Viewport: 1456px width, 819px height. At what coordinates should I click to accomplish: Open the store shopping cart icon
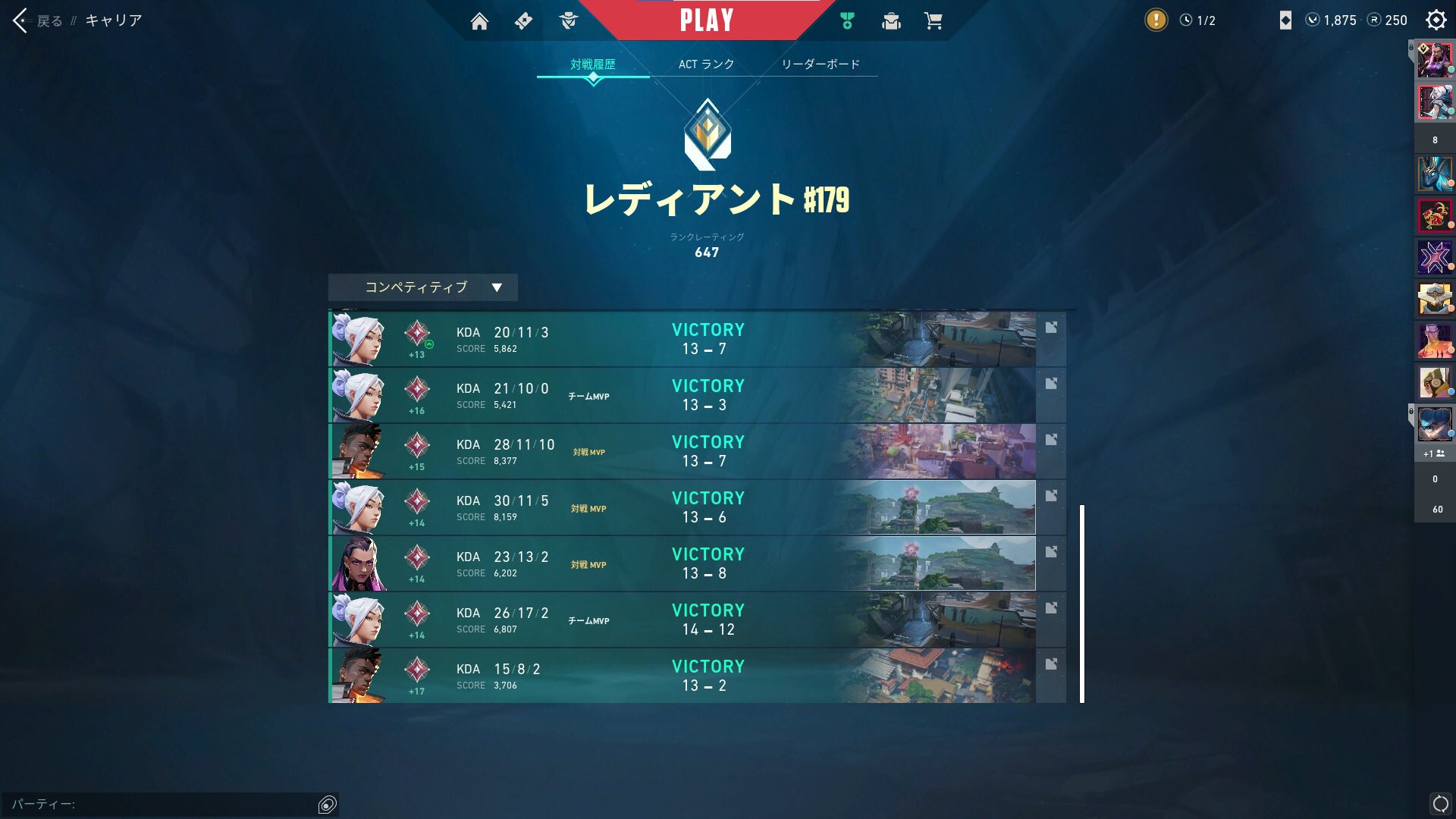[x=934, y=20]
